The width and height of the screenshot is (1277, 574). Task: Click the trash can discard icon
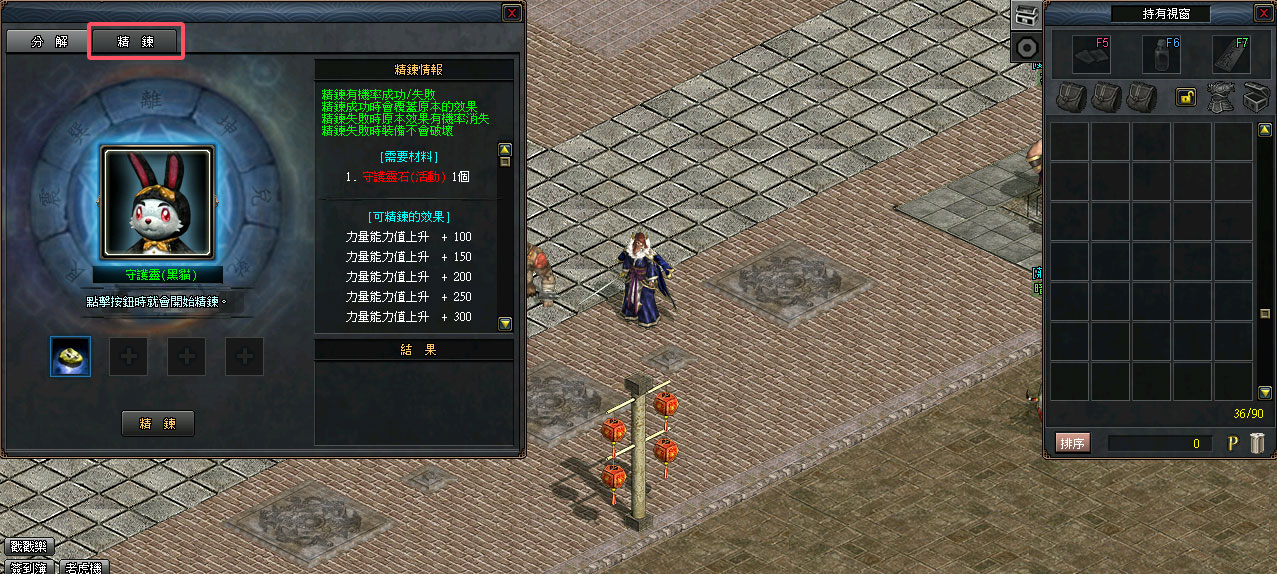click(1258, 443)
